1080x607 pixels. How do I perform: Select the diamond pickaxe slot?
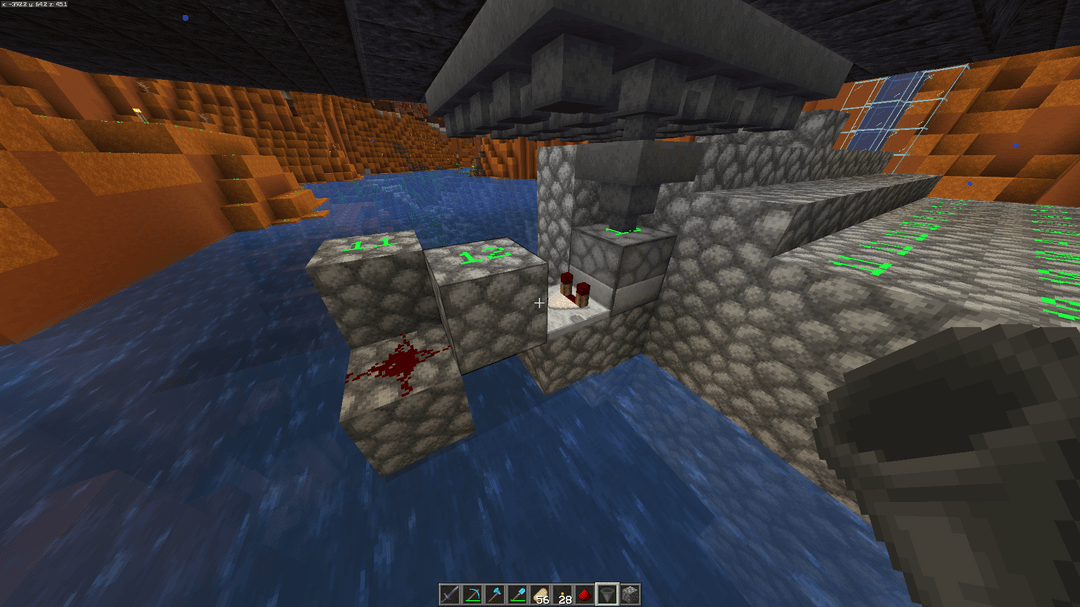472,595
